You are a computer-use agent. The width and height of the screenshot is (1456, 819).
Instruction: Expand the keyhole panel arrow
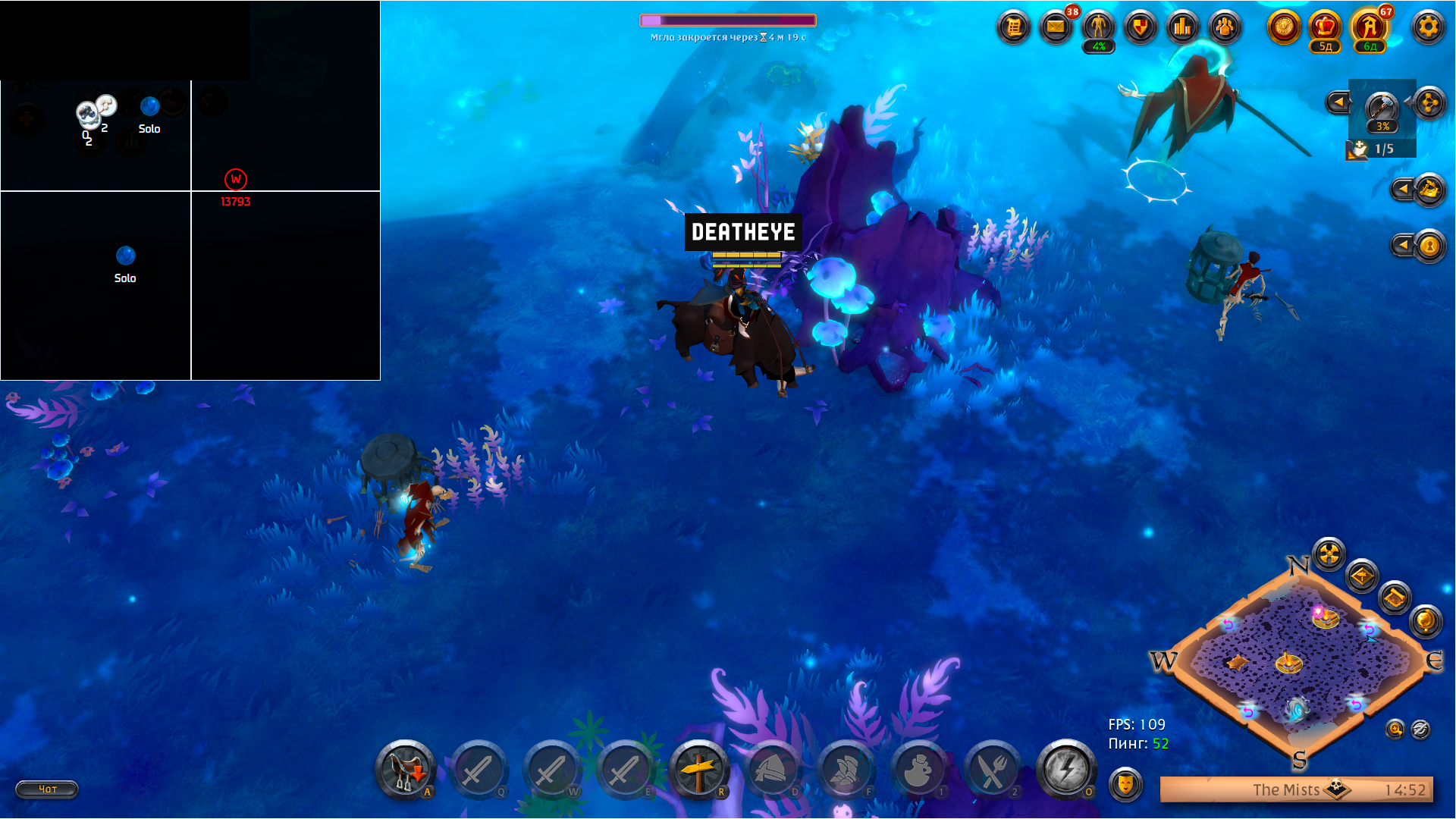coord(1403,245)
